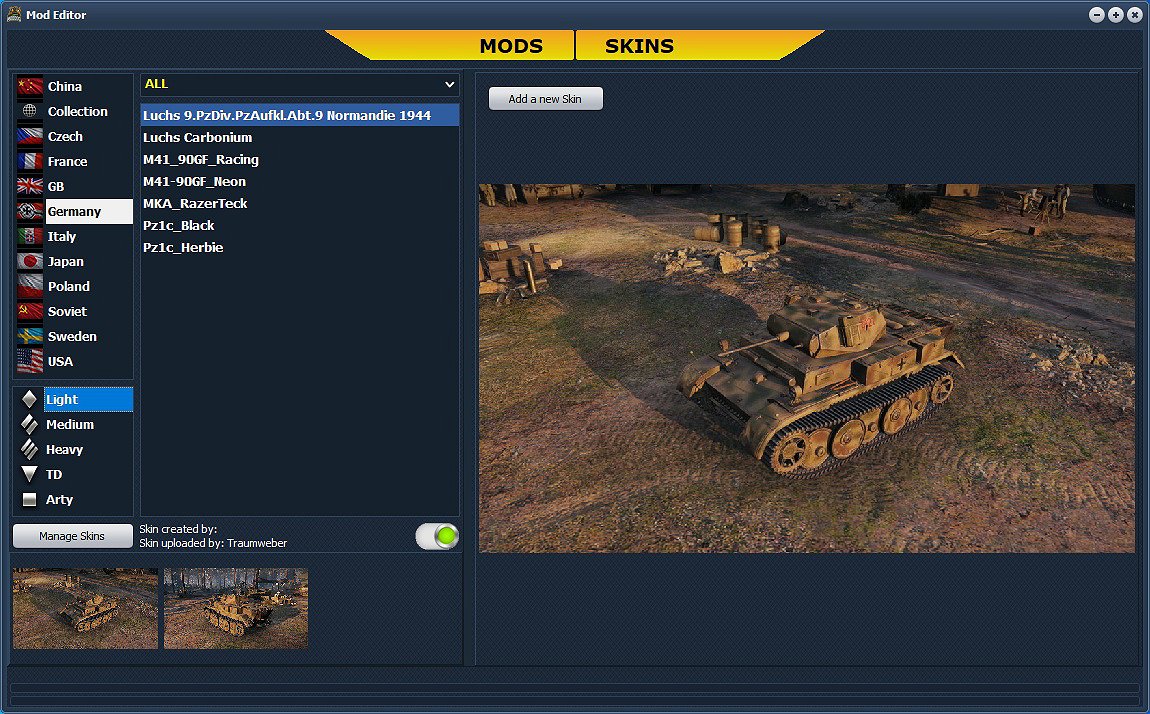Toggle the green skin enable switch
This screenshot has width=1150, height=714.
point(438,536)
